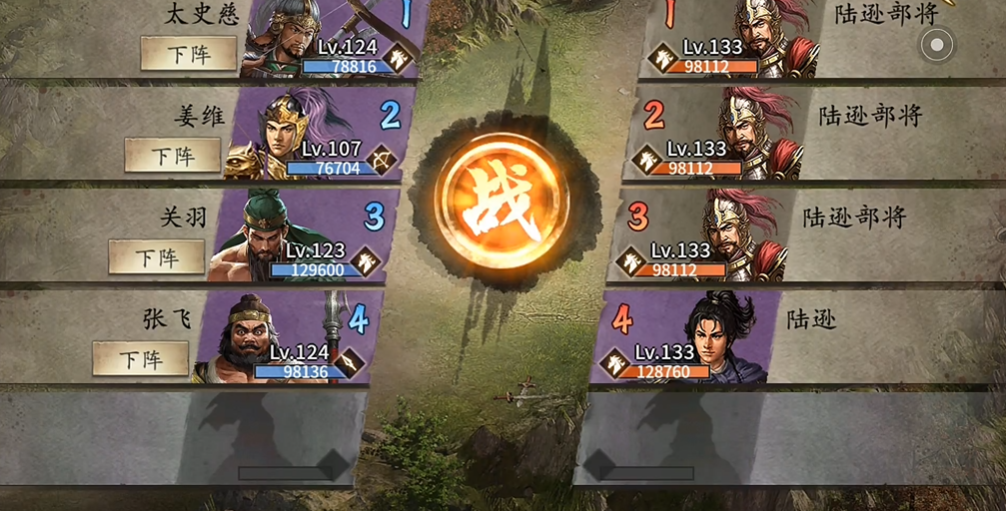This screenshot has height=511, width=1006.
Task: Take 张飞 out of the lineup
Action: click(140, 358)
